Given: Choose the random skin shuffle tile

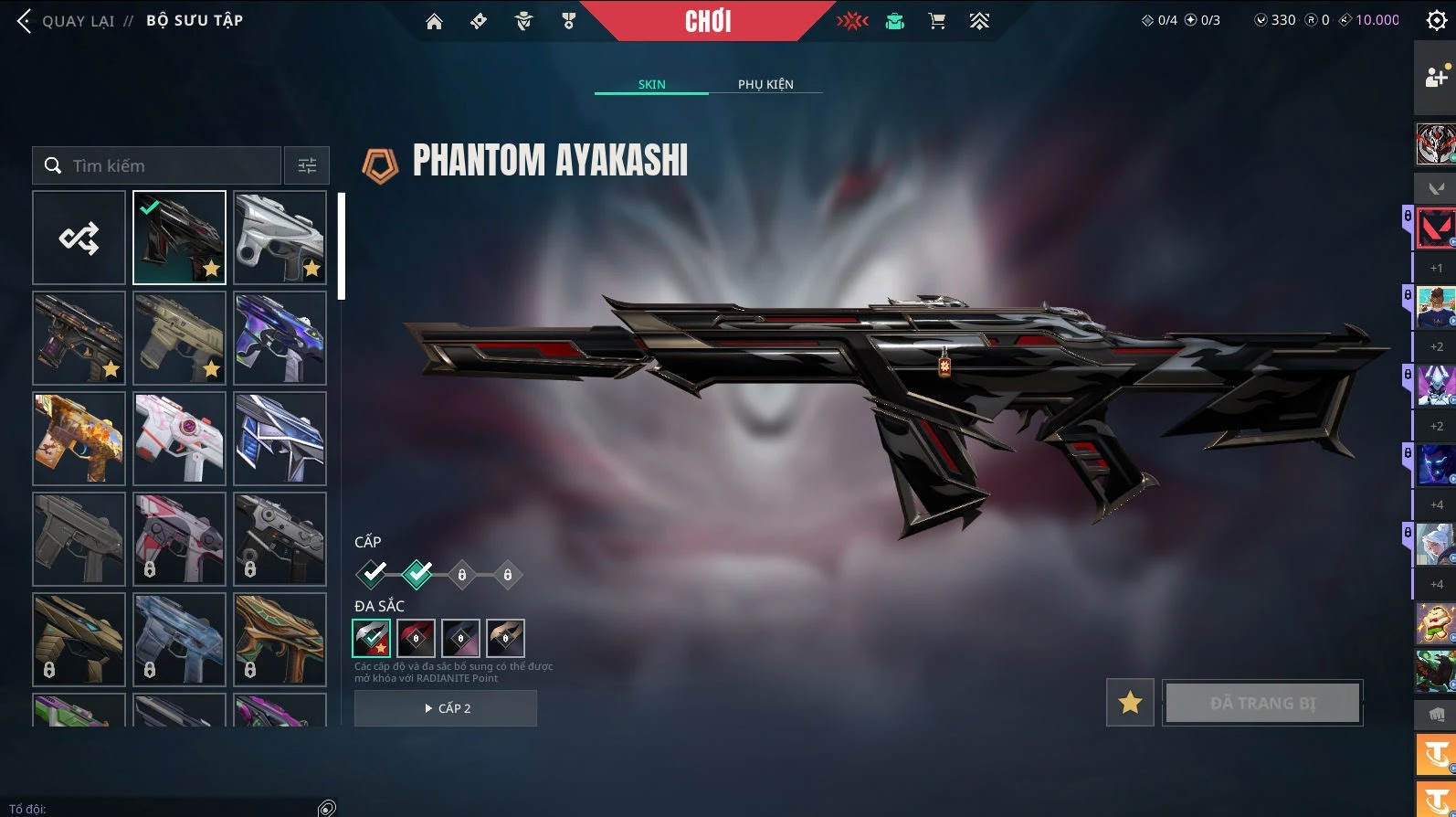Looking at the screenshot, I should [x=79, y=238].
